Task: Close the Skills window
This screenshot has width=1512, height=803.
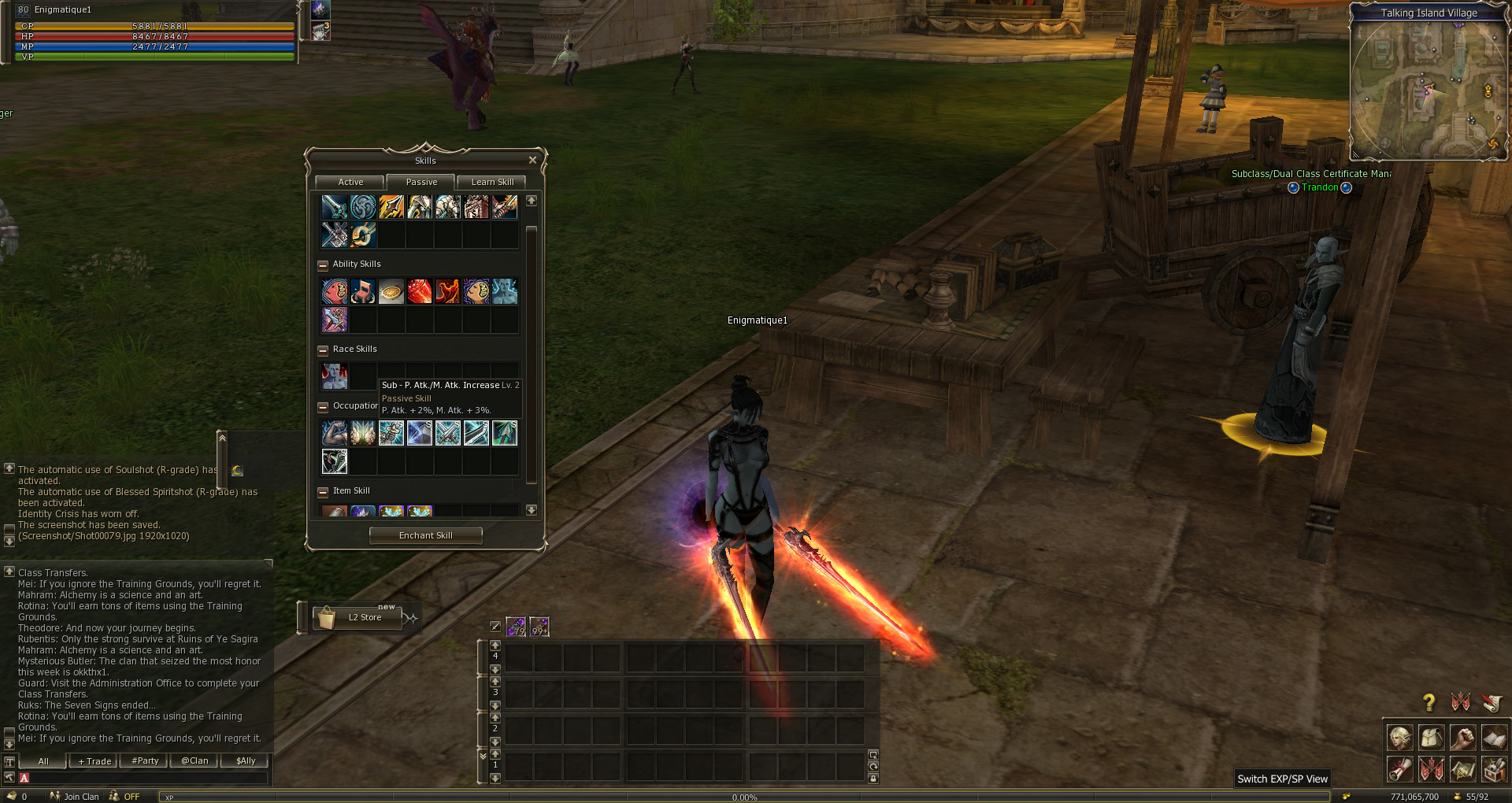Action: pyautogui.click(x=532, y=161)
